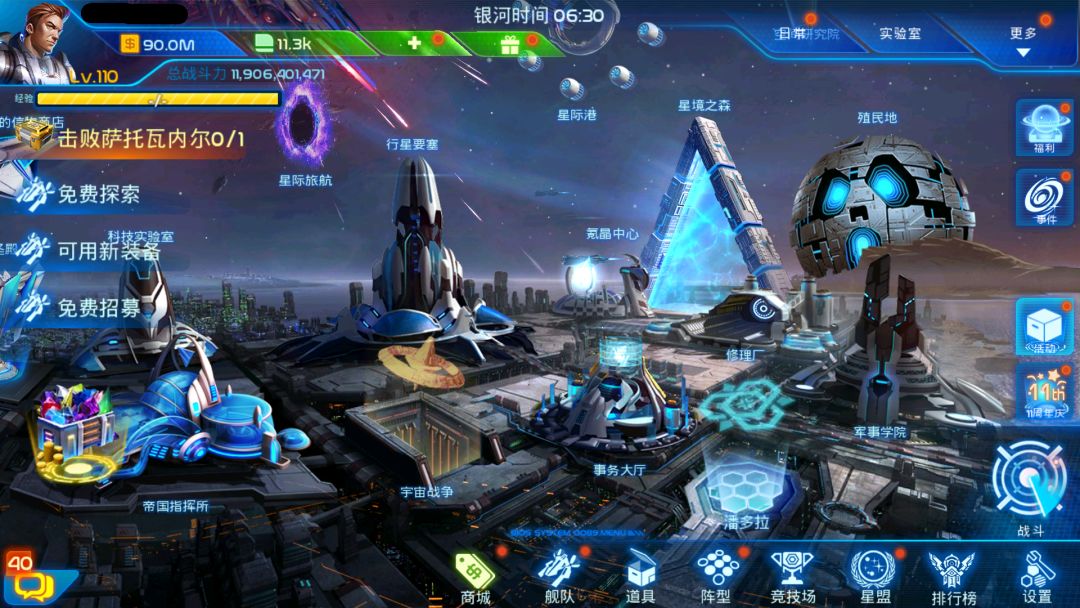
Task: Open the 福利 welfare icon
Action: (x=1045, y=128)
